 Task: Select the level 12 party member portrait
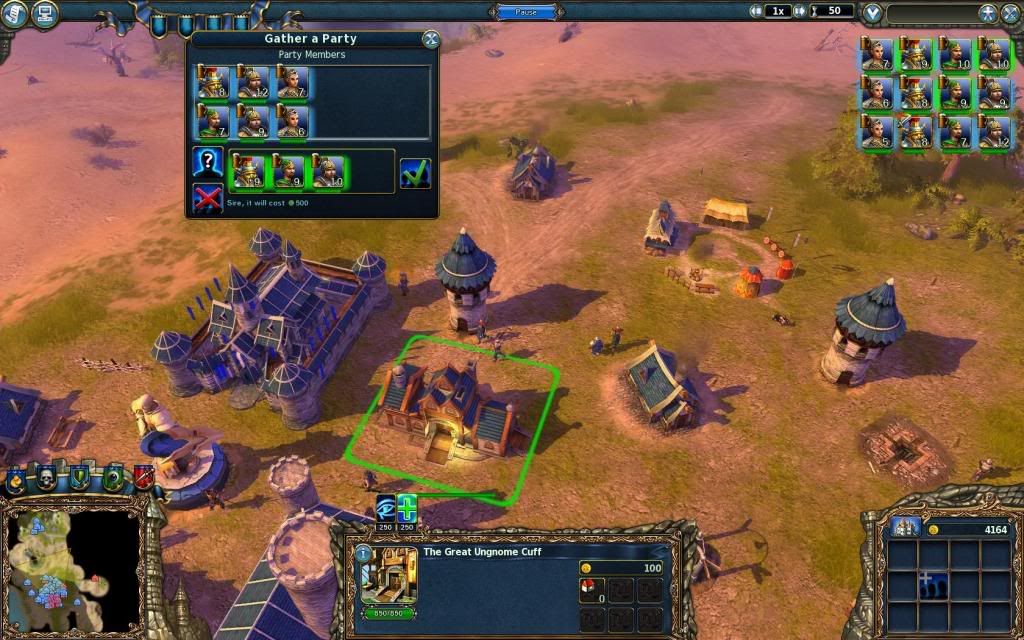pyautogui.click(x=253, y=83)
